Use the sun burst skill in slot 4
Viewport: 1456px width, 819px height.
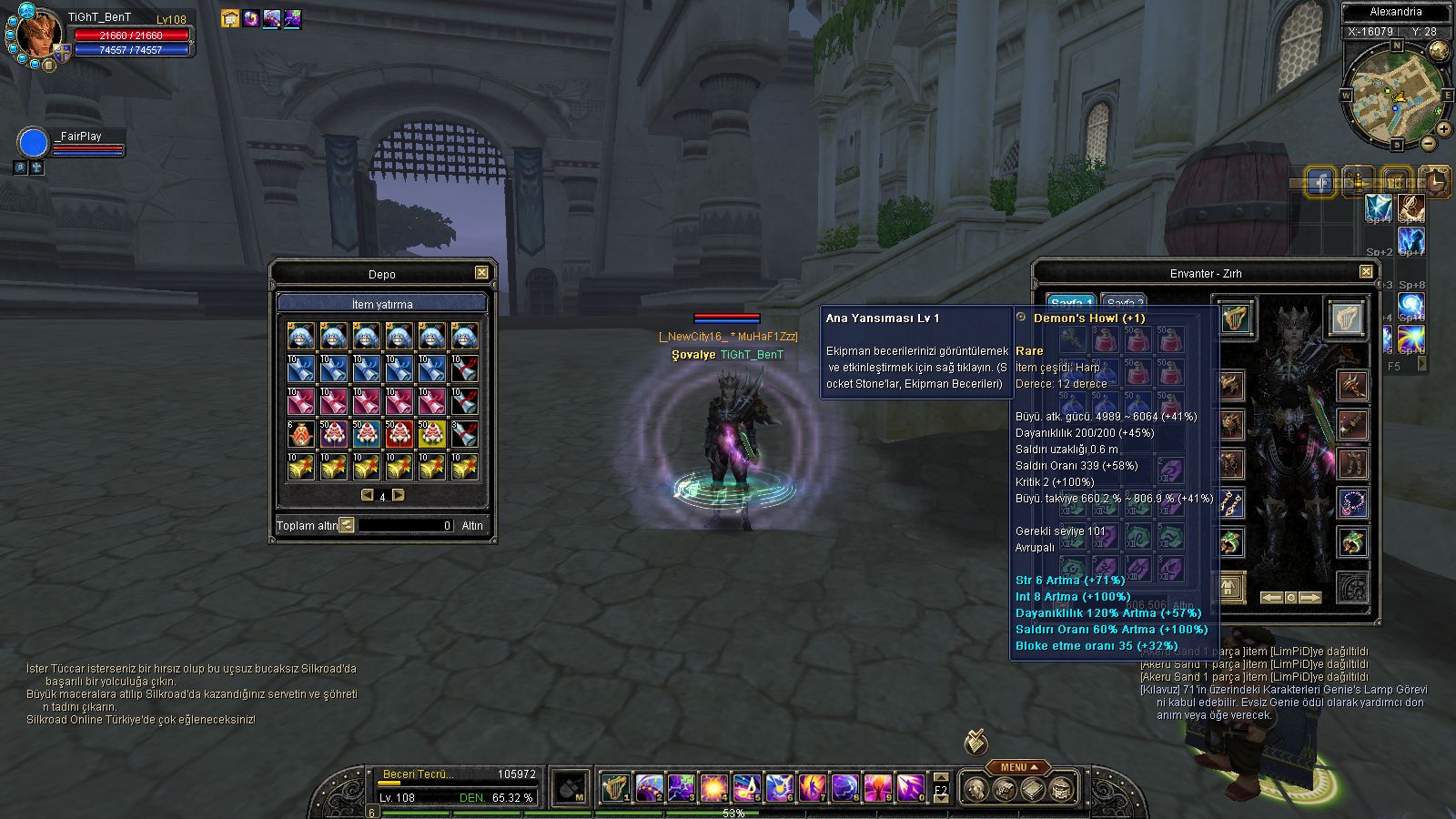click(x=713, y=787)
